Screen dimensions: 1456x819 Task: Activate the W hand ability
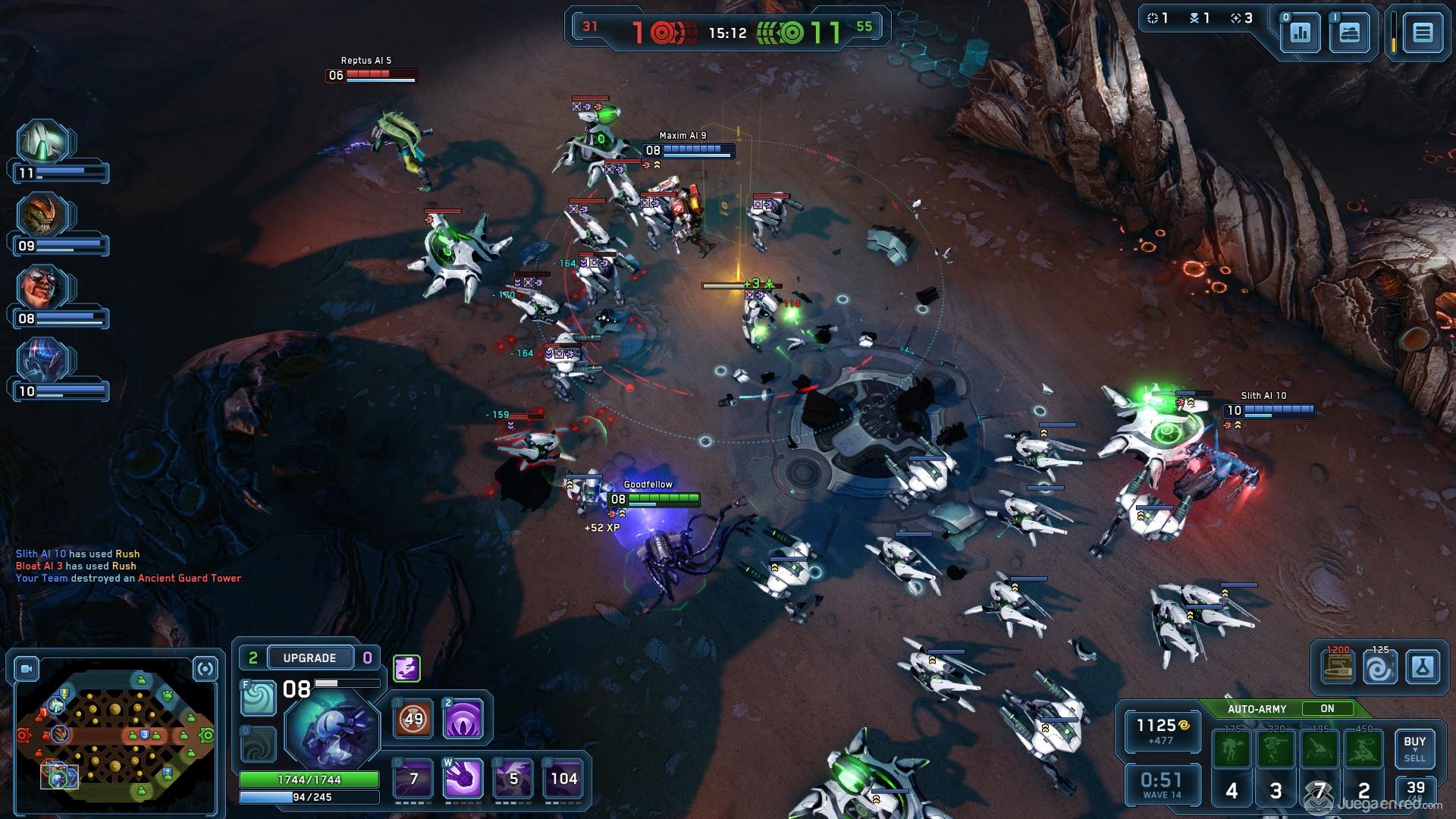coord(463,778)
